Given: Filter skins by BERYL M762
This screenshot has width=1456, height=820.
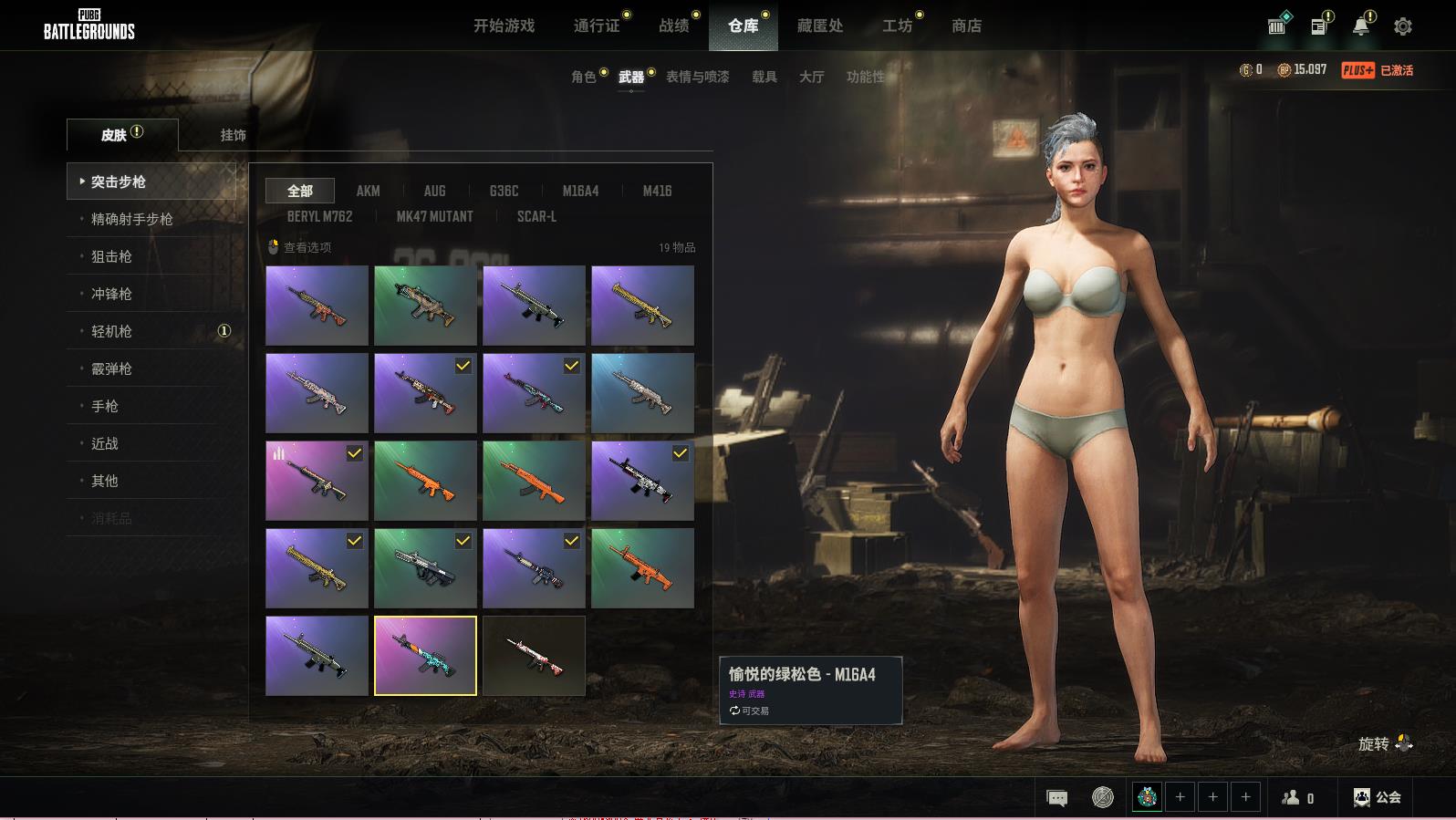Looking at the screenshot, I should 319,216.
